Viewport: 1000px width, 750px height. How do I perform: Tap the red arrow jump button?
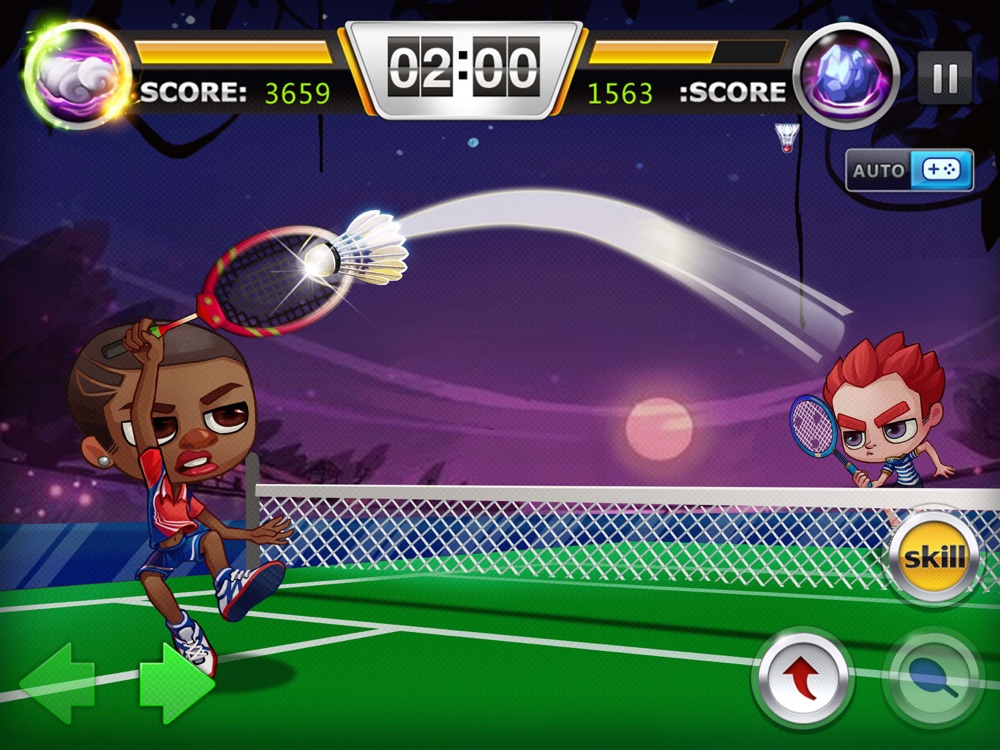(x=802, y=679)
